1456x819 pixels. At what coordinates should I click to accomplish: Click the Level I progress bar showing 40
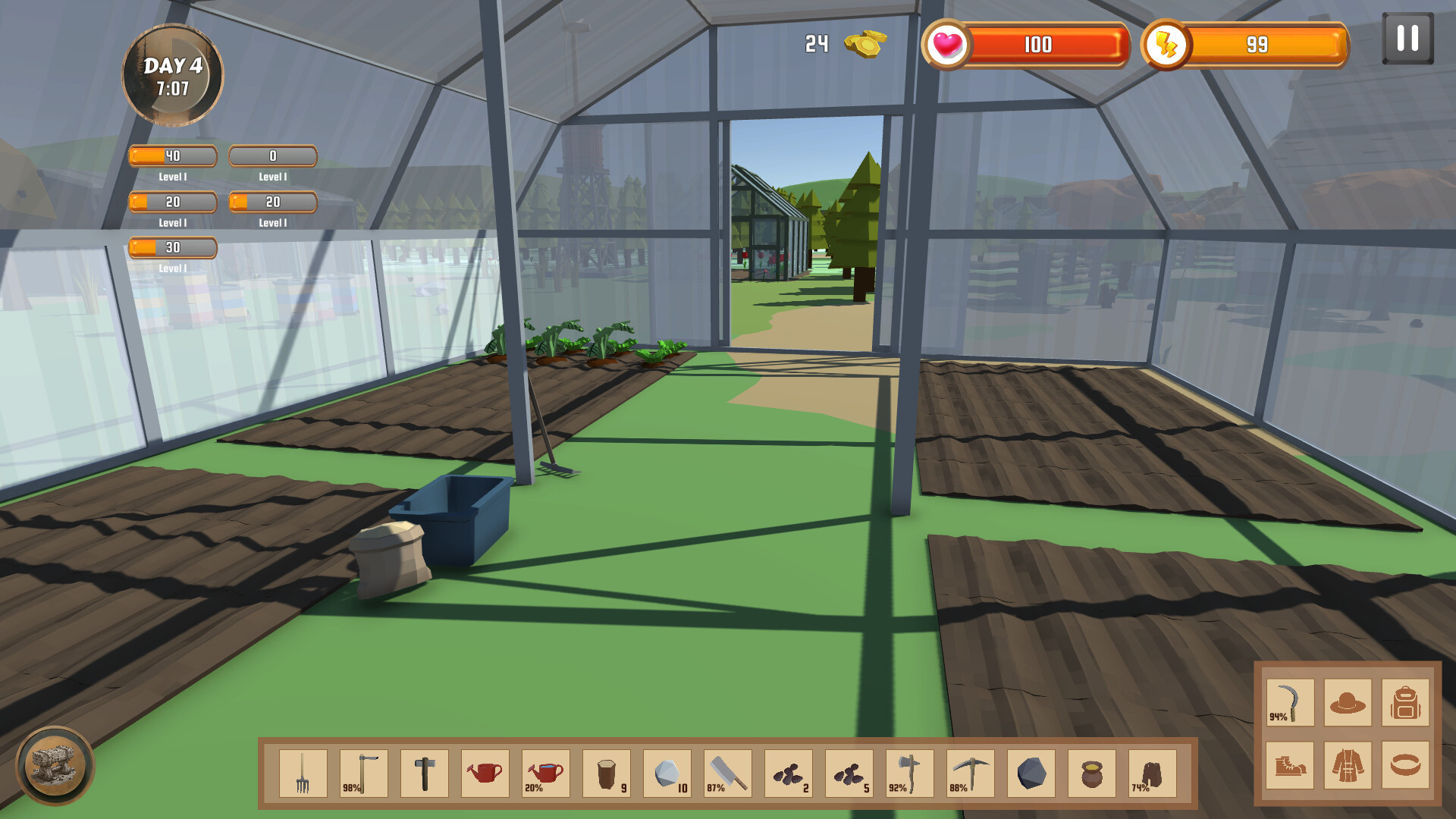pos(172,155)
